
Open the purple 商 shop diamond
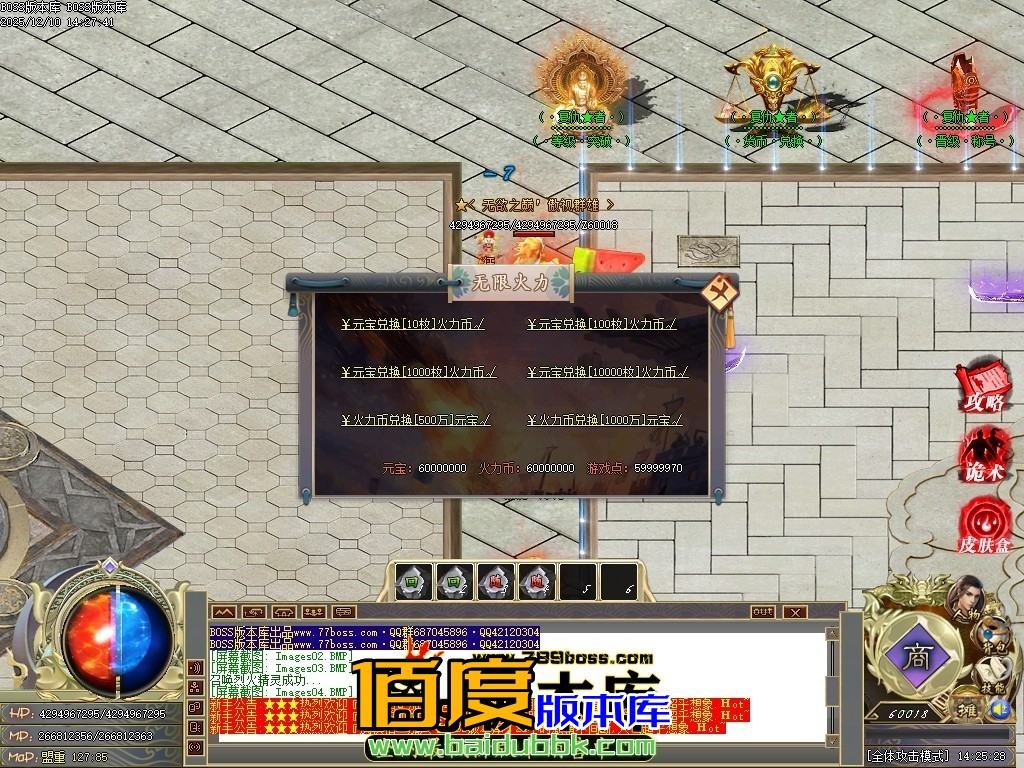[915, 657]
